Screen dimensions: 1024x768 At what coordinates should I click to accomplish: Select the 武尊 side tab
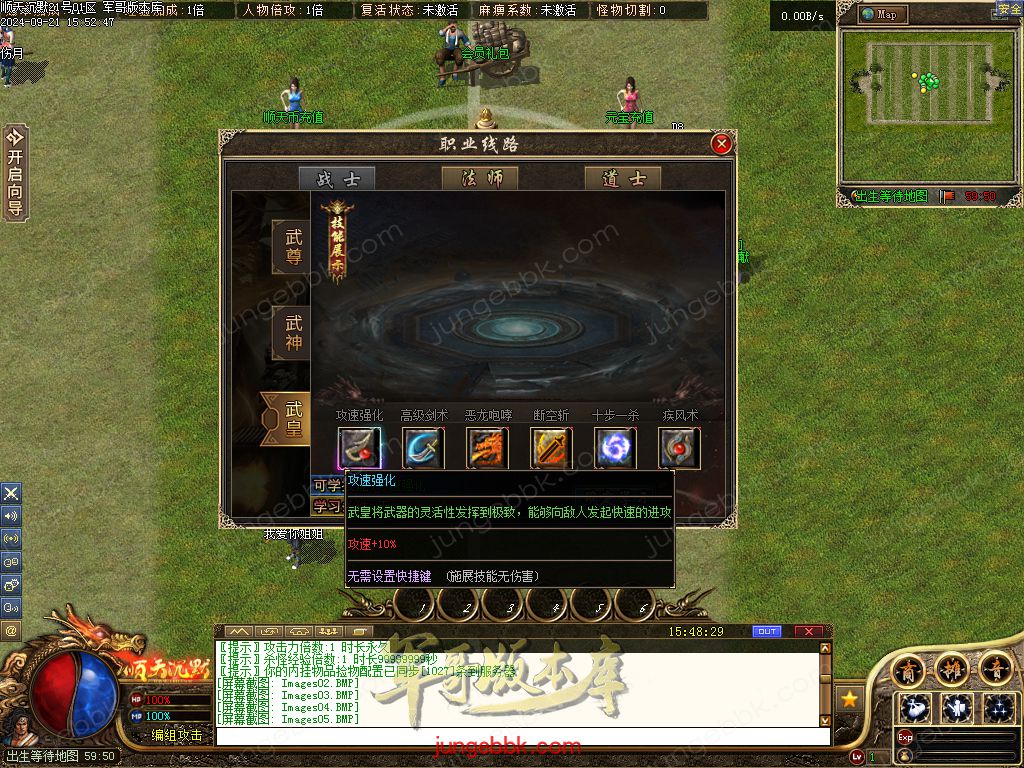coord(292,247)
